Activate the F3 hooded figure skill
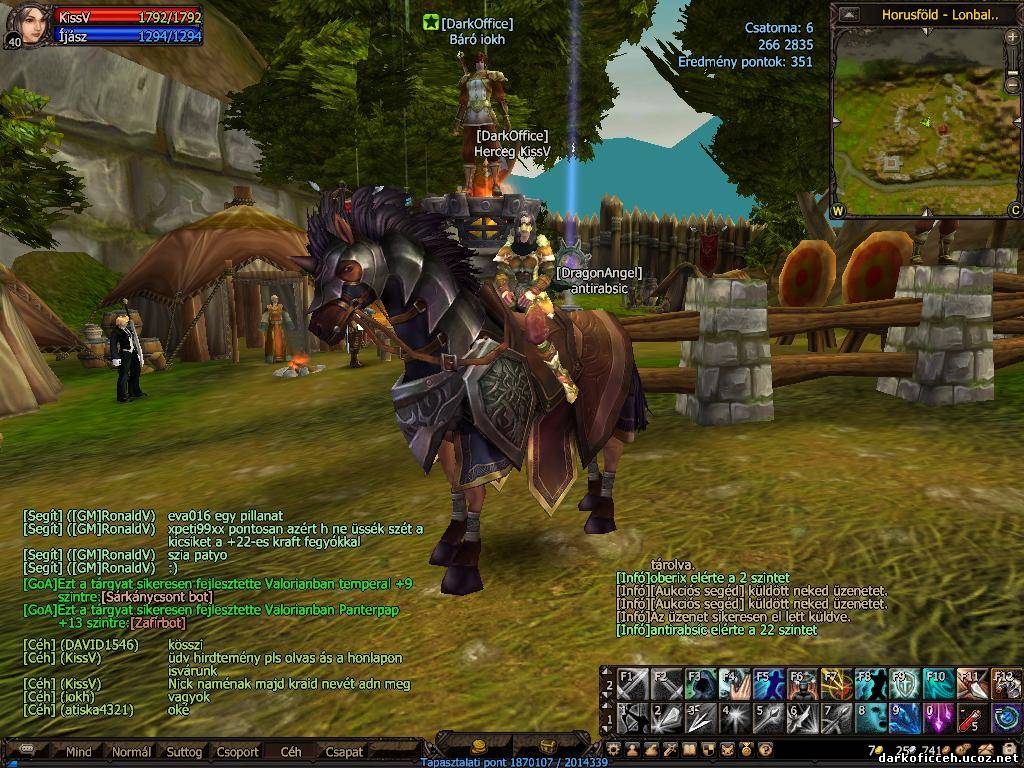 click(x=699, y=685)
